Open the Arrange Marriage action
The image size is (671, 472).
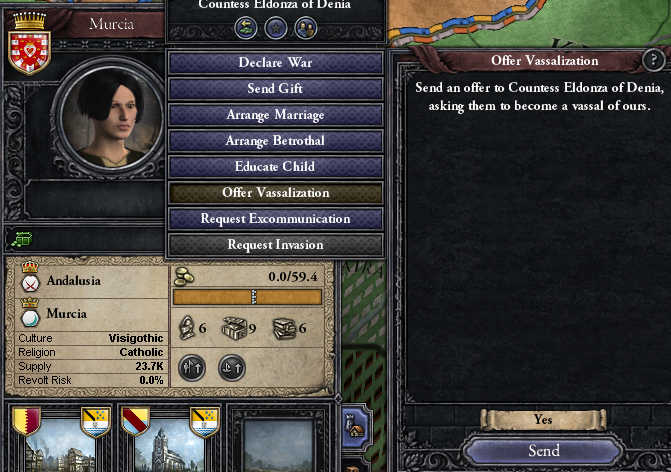click(x=275, y=115)
